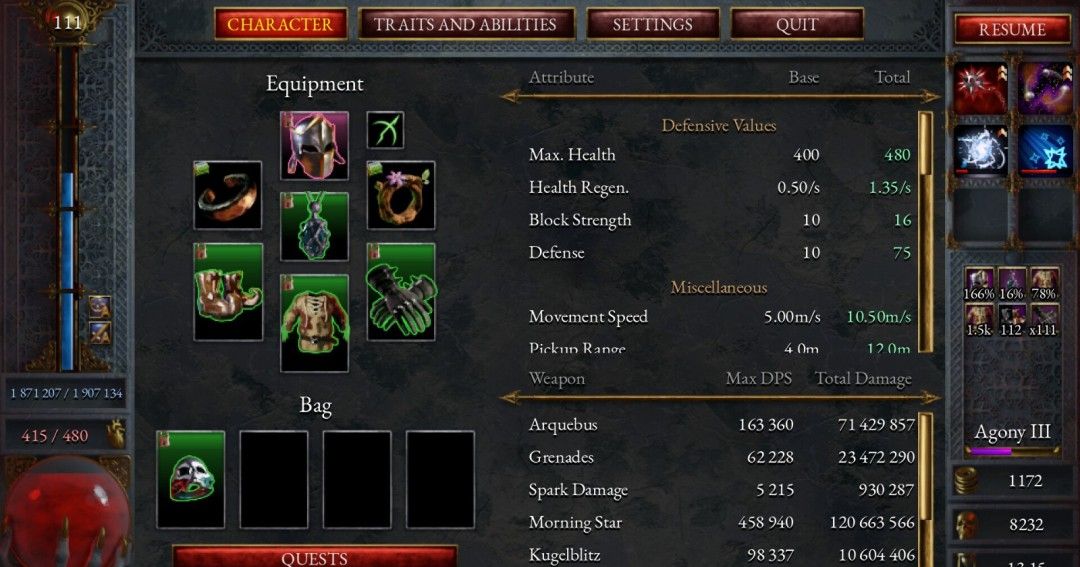1080x567 pixels.
Task: Quit the game
Action: (x=797, y=24)
